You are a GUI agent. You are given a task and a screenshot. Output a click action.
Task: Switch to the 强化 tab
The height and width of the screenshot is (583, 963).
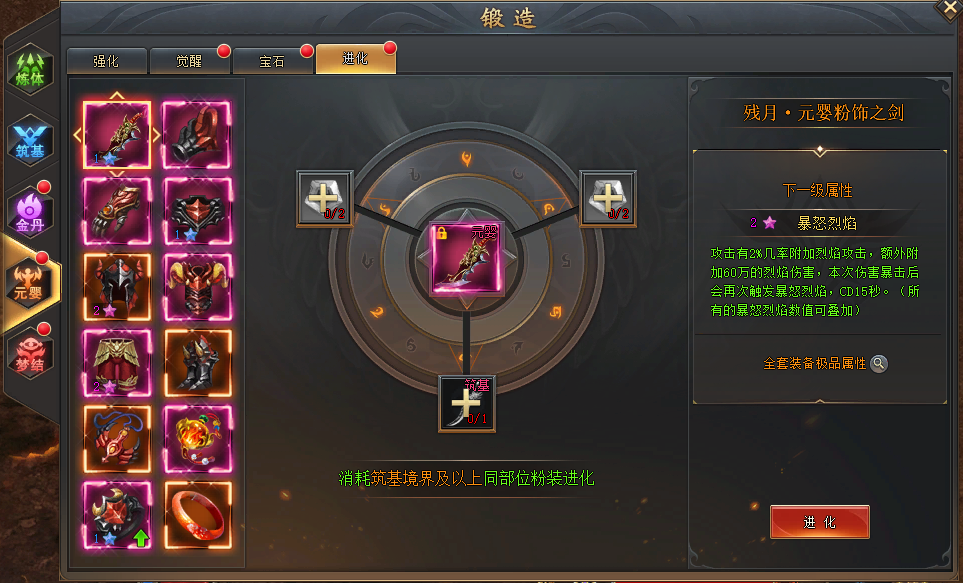coord(106,61)
